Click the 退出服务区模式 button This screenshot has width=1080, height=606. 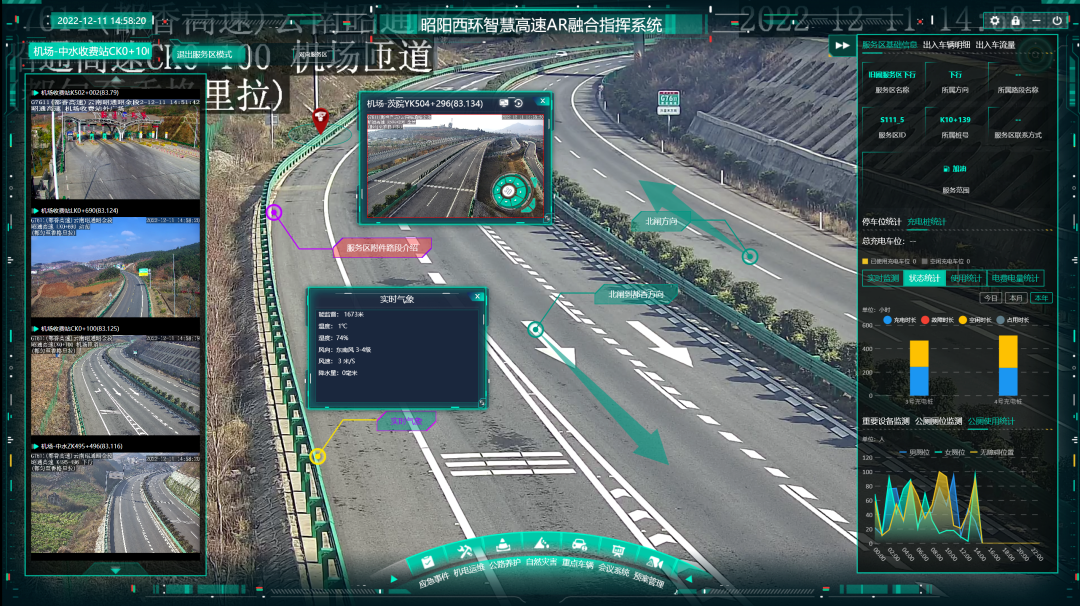tap(204, 54)
